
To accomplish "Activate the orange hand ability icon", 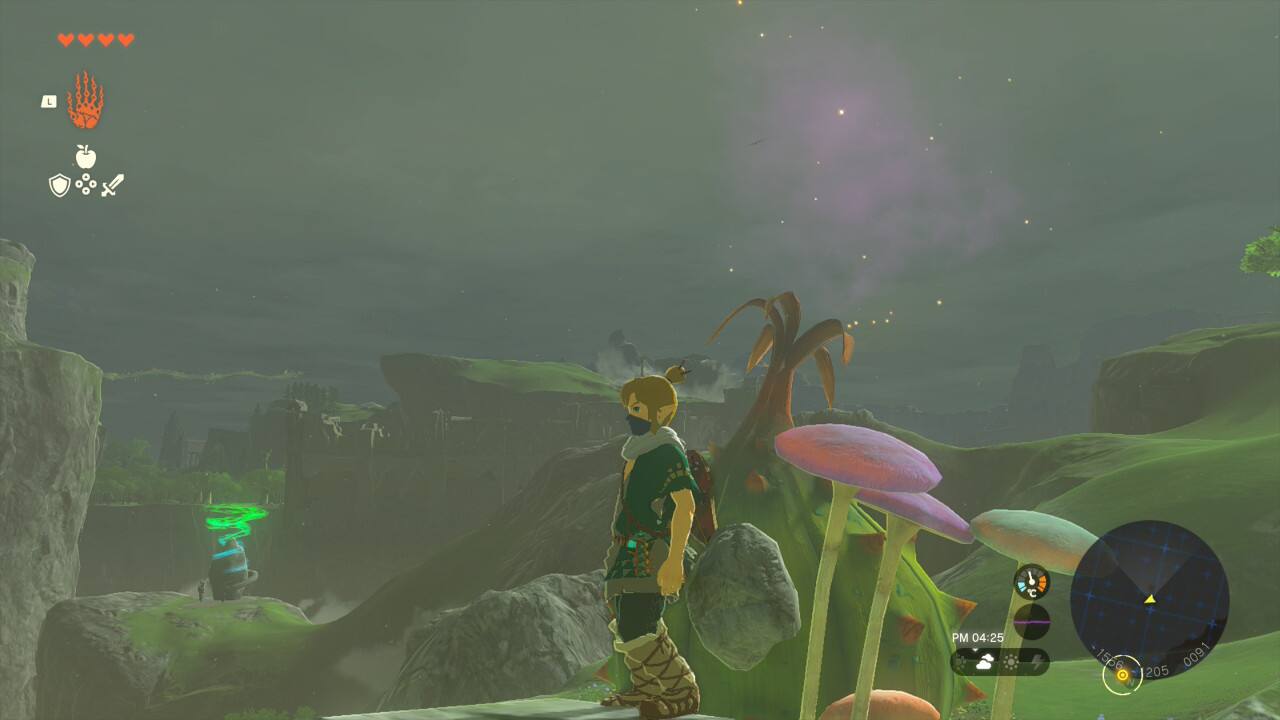I will pos(85,101).
